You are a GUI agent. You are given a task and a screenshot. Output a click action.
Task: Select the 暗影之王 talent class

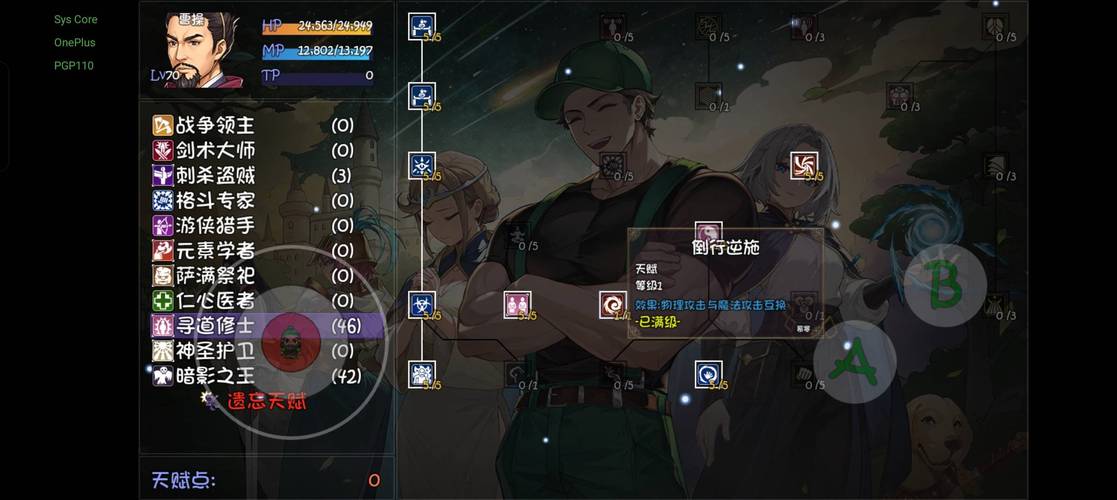[215, 376]
